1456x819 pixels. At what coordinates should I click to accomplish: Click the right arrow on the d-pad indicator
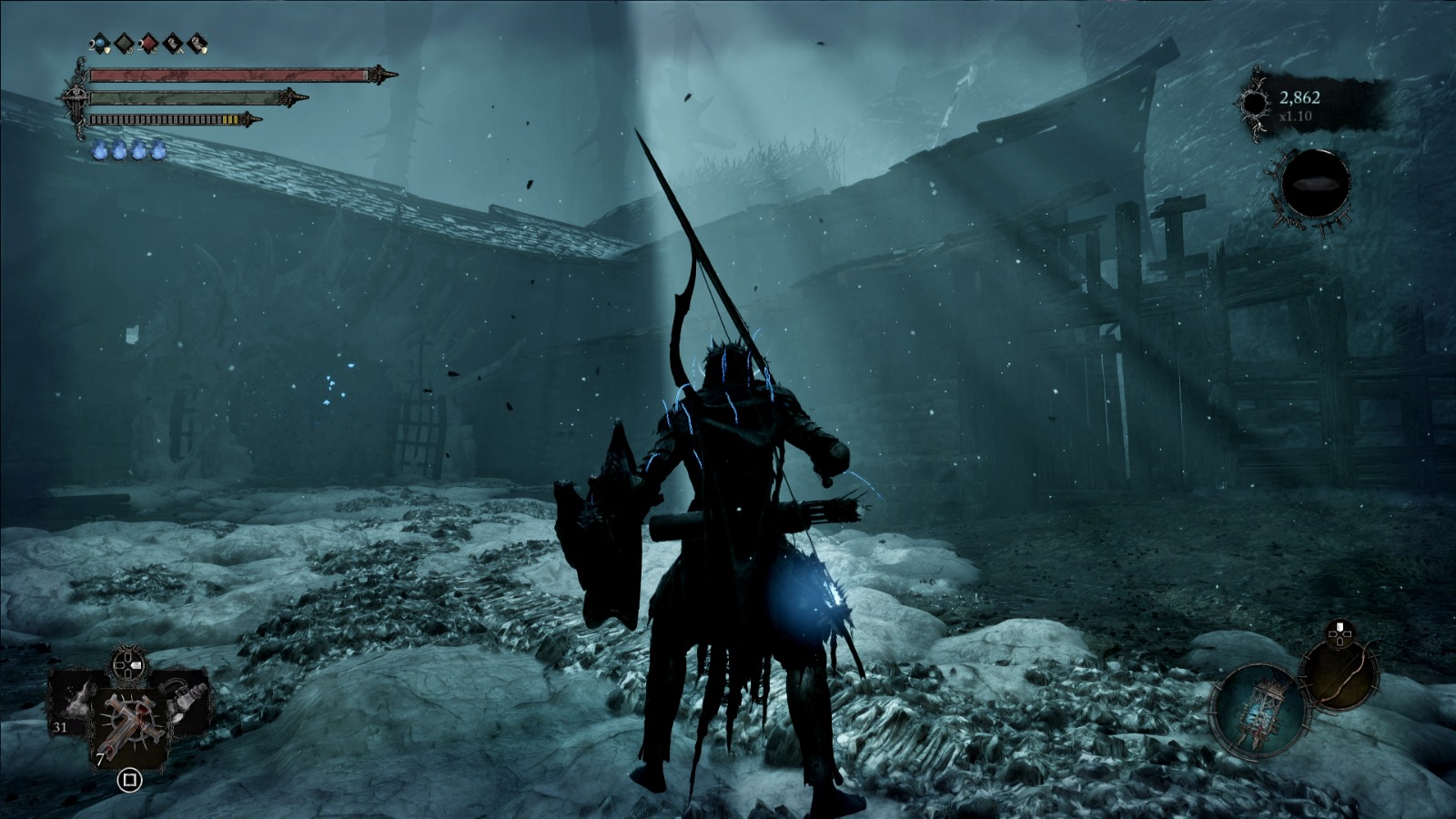(x=137, y=664)
